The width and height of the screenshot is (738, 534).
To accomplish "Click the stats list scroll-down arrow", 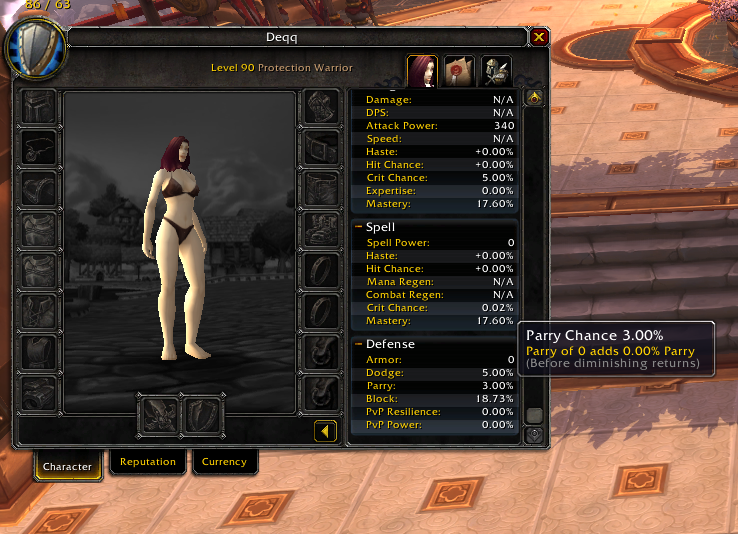I will (x=534, y=435).
